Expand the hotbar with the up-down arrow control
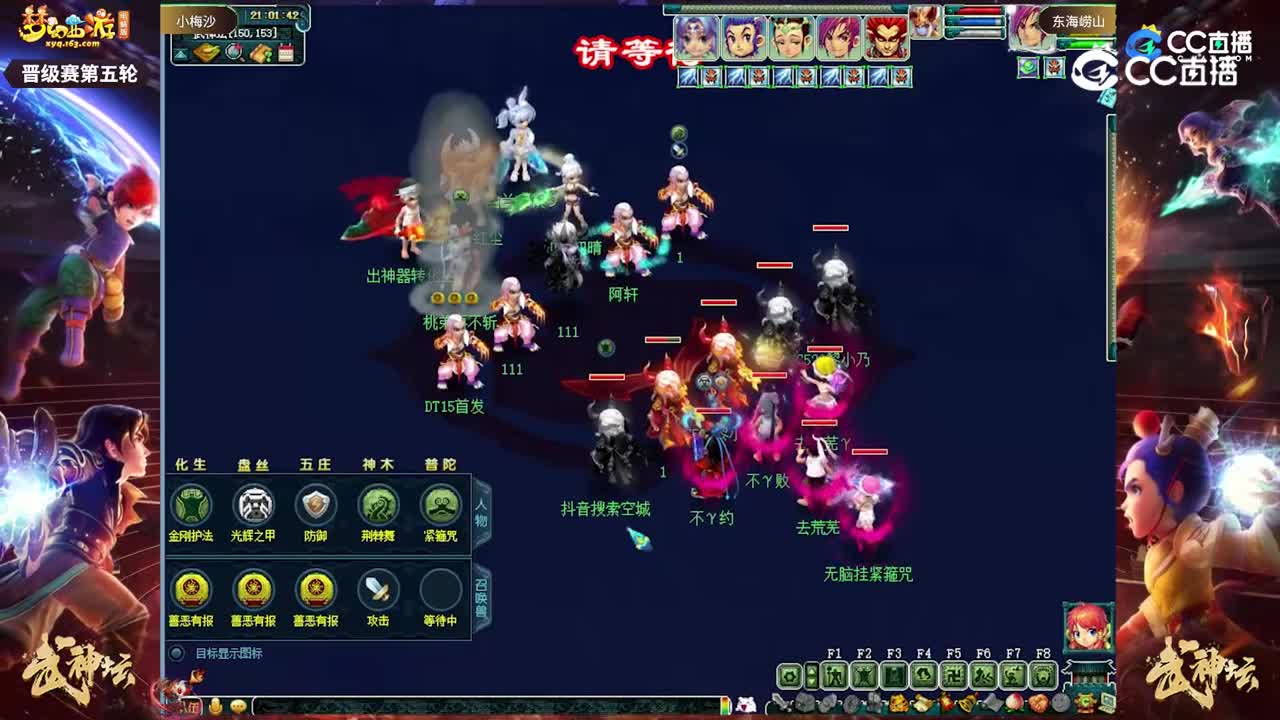Viewport: 1280px width, 720px height. click(x=812, y=676)
